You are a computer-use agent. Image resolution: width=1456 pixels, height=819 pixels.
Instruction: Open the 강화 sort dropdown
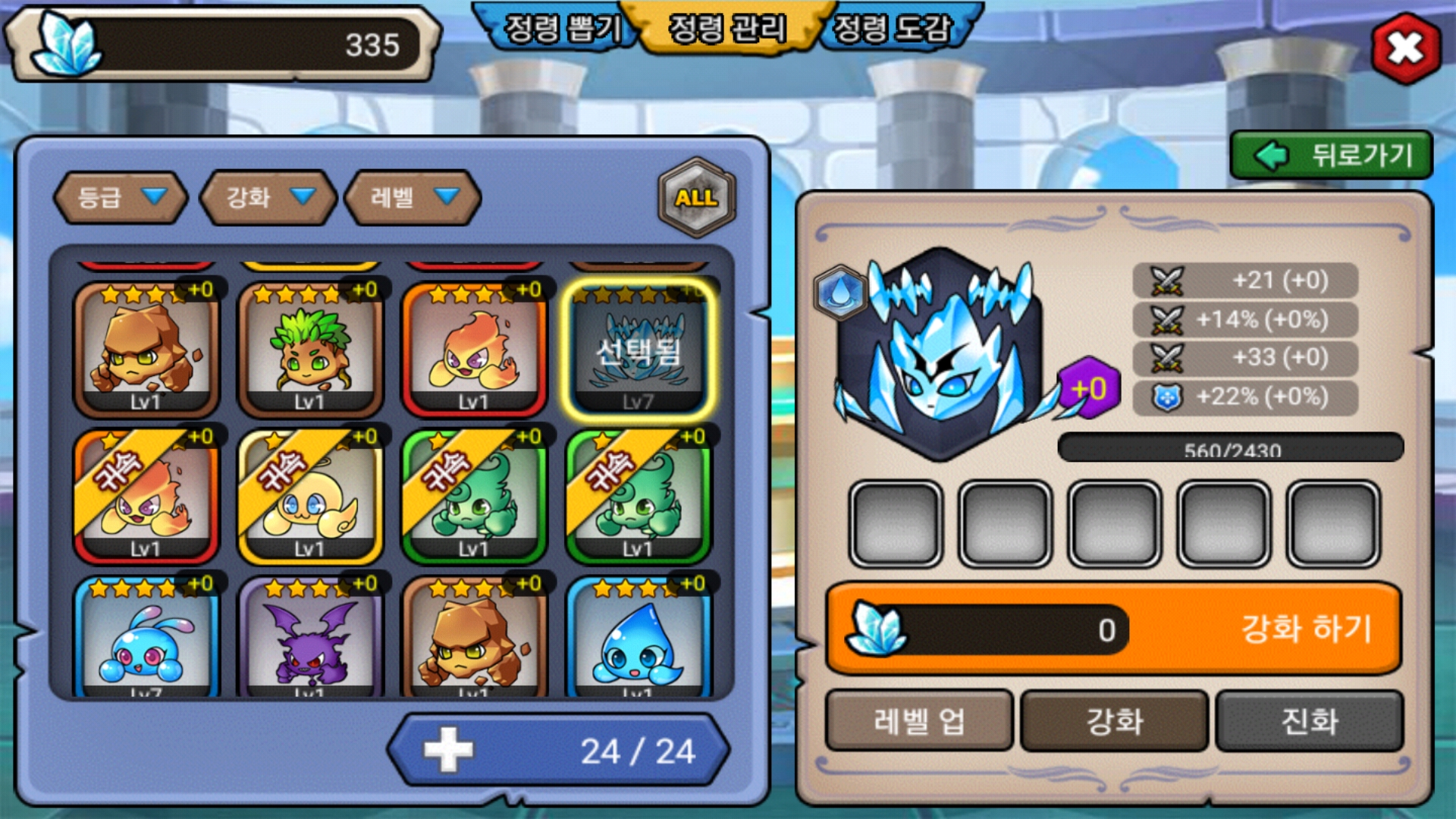[268, 198]
